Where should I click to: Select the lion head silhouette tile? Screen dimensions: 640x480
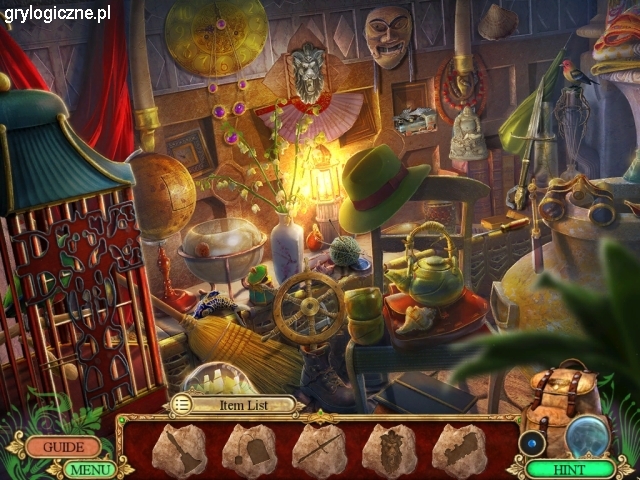[x=388, y=449]
